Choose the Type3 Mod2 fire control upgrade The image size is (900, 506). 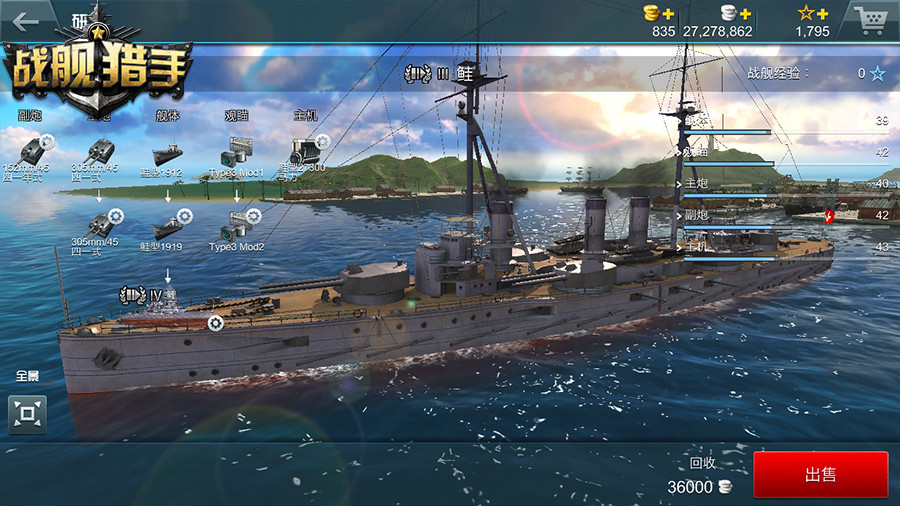click(237, 229)
